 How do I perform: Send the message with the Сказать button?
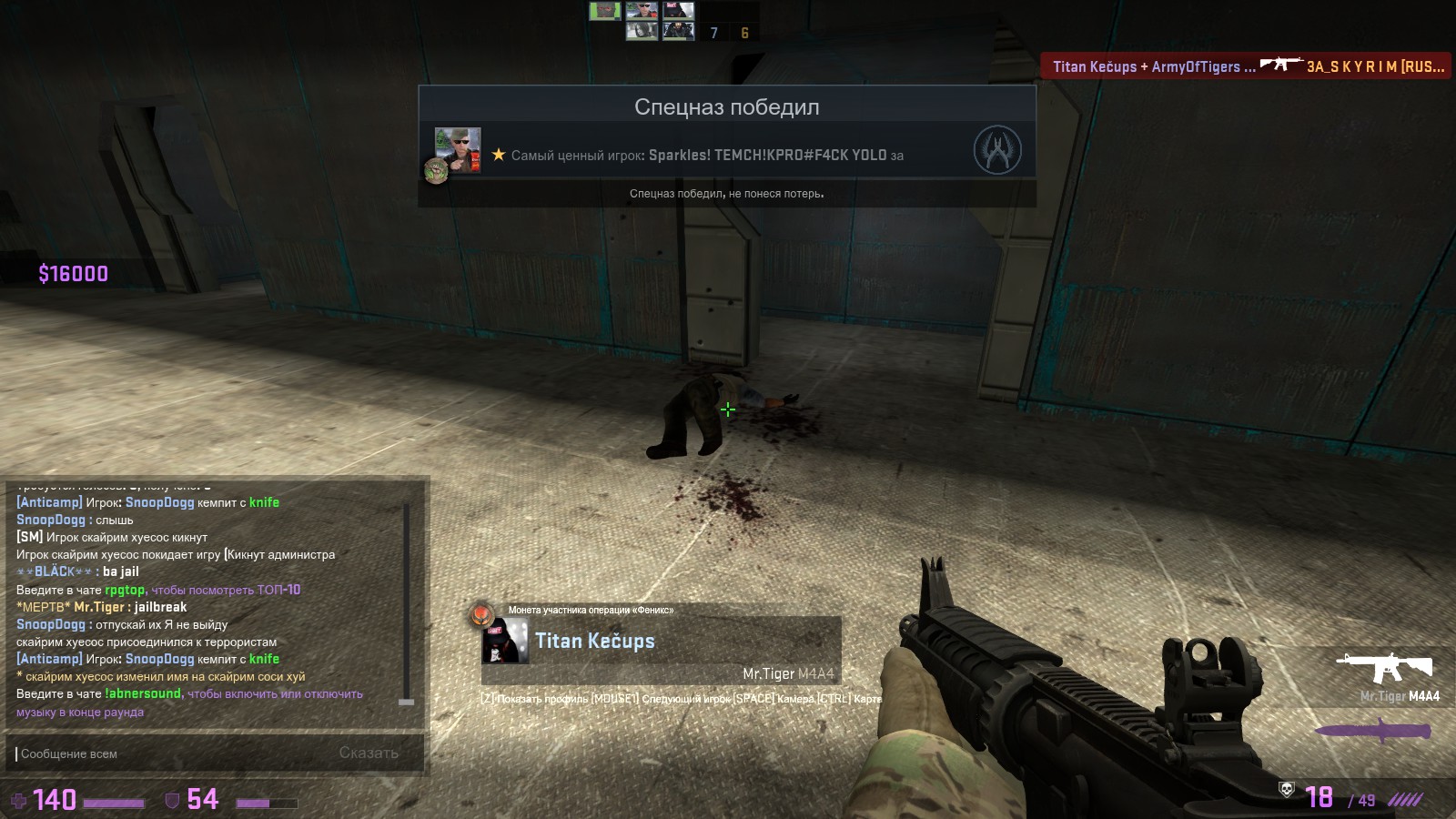tap(369, 753)
